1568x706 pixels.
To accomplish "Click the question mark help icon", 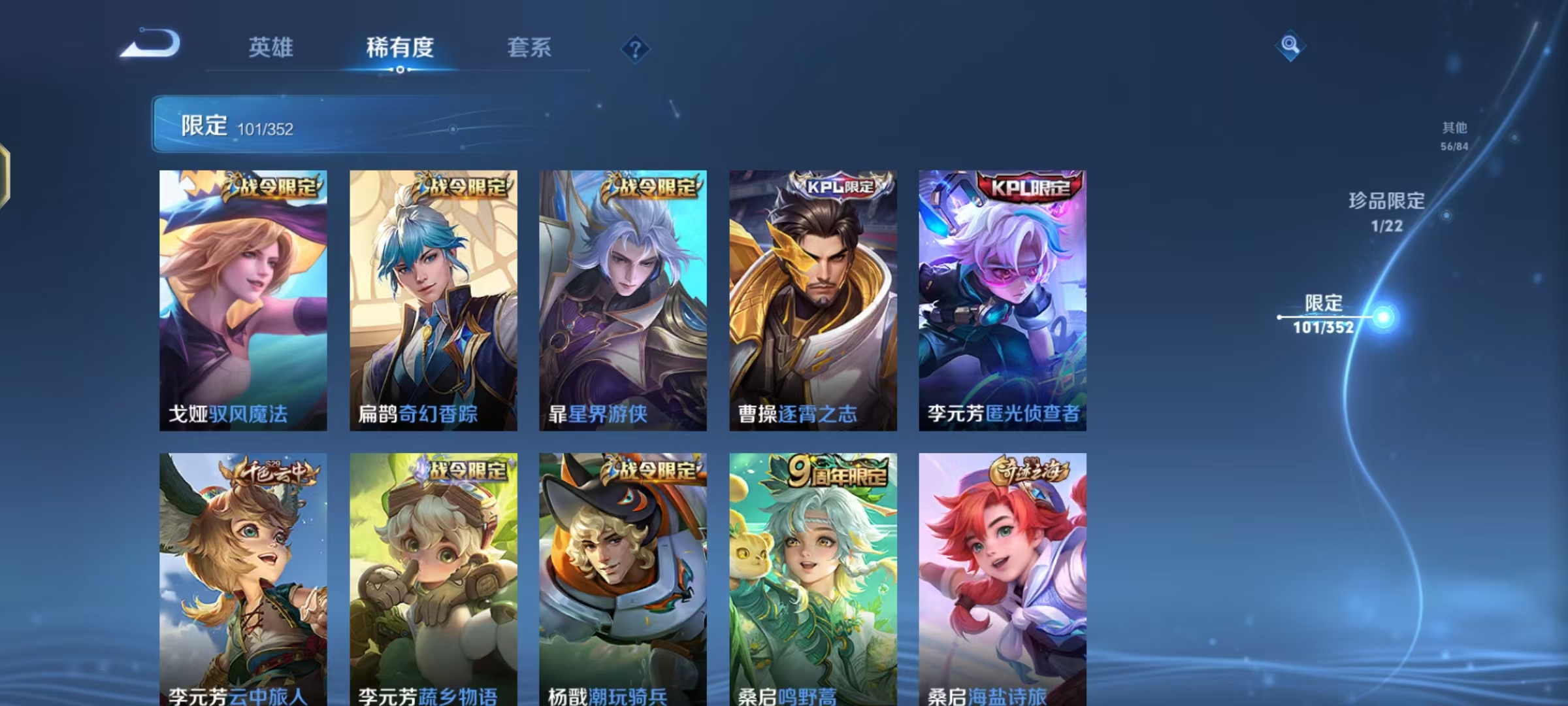I will click(635, 48).
